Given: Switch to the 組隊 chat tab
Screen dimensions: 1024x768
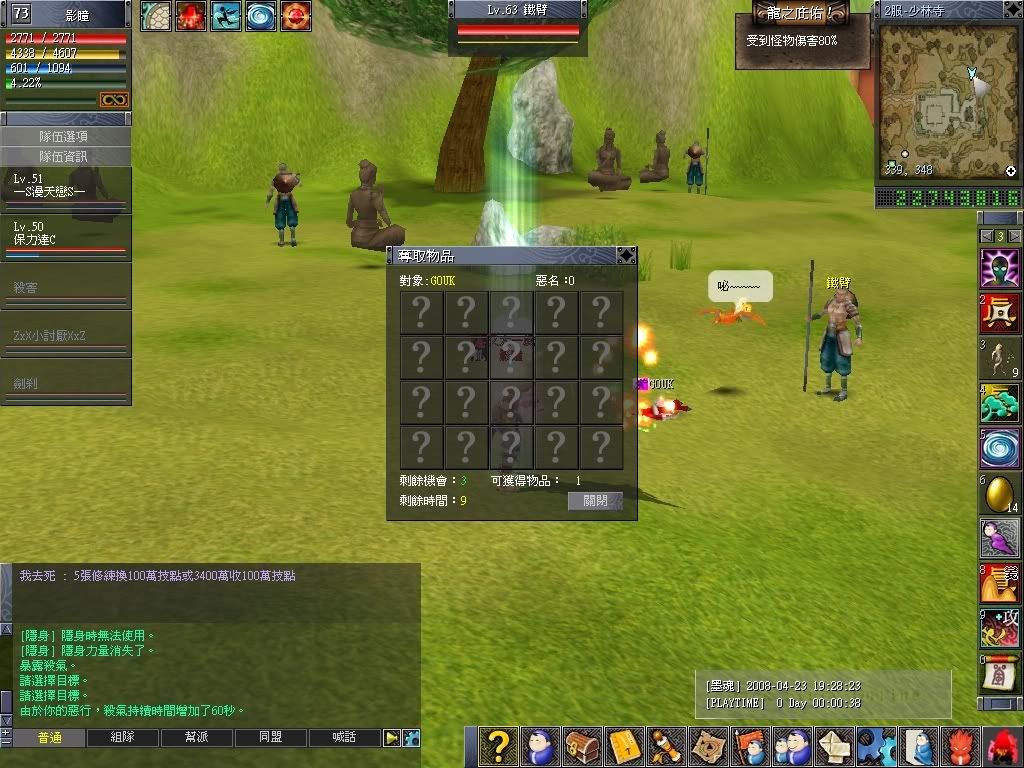Looking at the screenshot, I should [123, 738].
